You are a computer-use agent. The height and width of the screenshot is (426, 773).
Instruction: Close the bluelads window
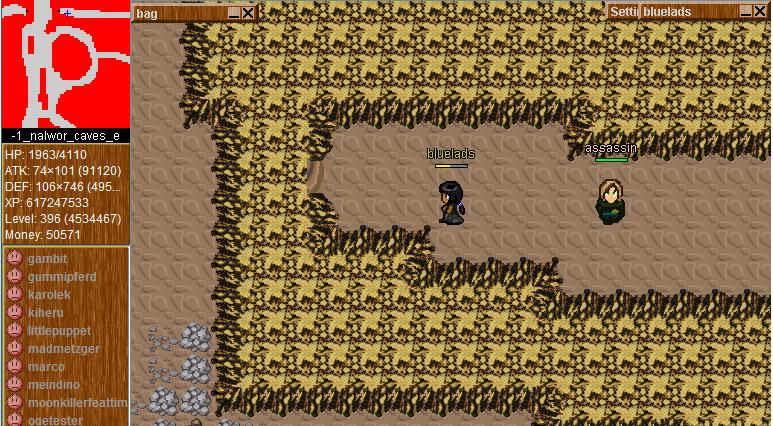tap(761, 12)
